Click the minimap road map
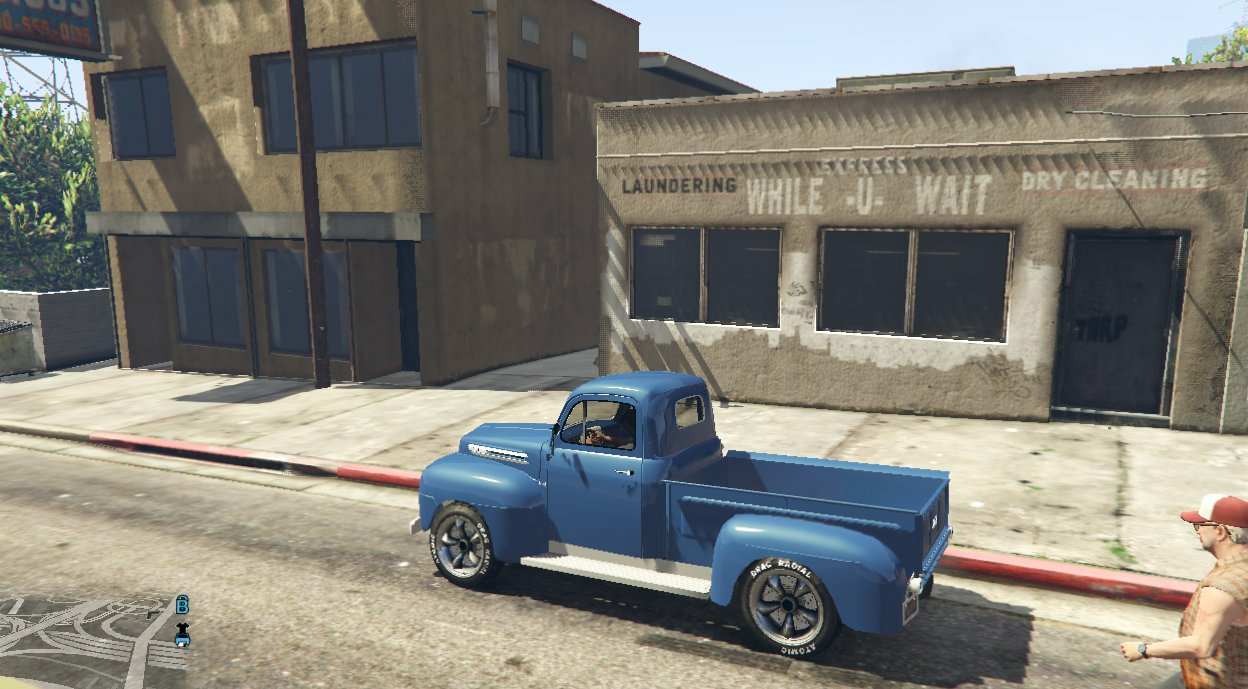Image resolution: width=1248 pixels, height=689 pixels. tap(80, 640)
